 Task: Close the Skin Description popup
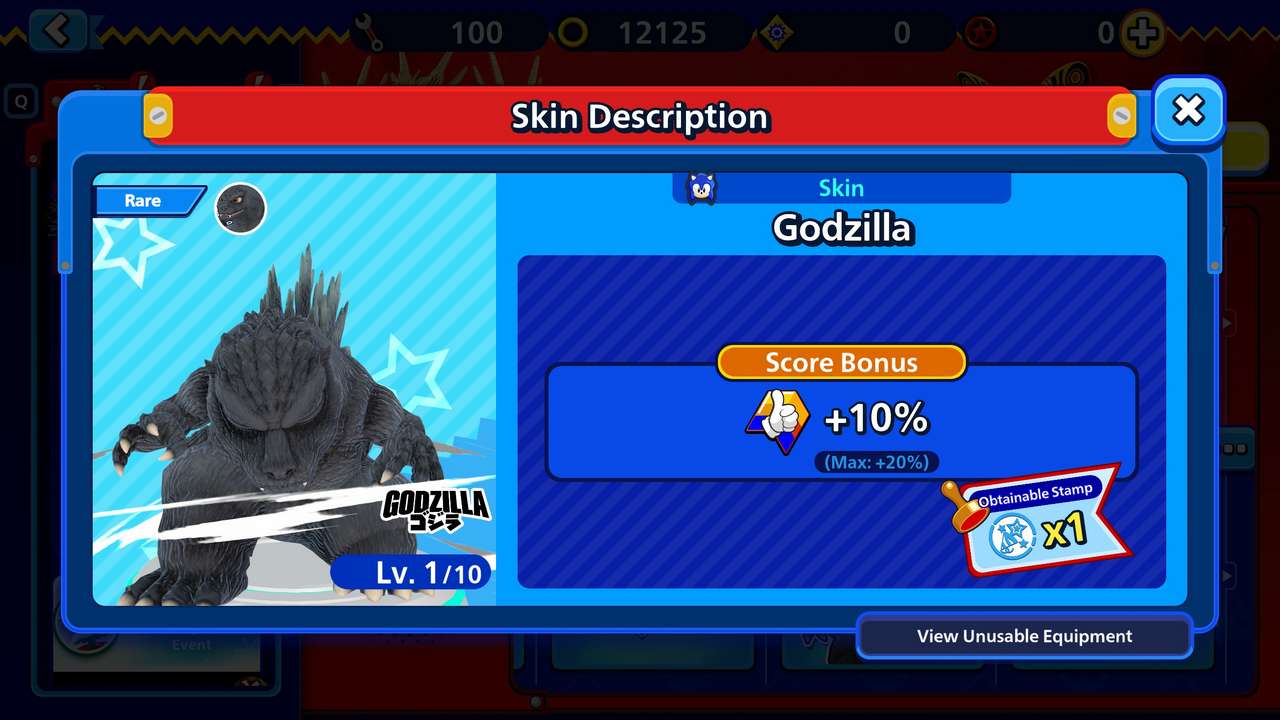click(1188, 111)
